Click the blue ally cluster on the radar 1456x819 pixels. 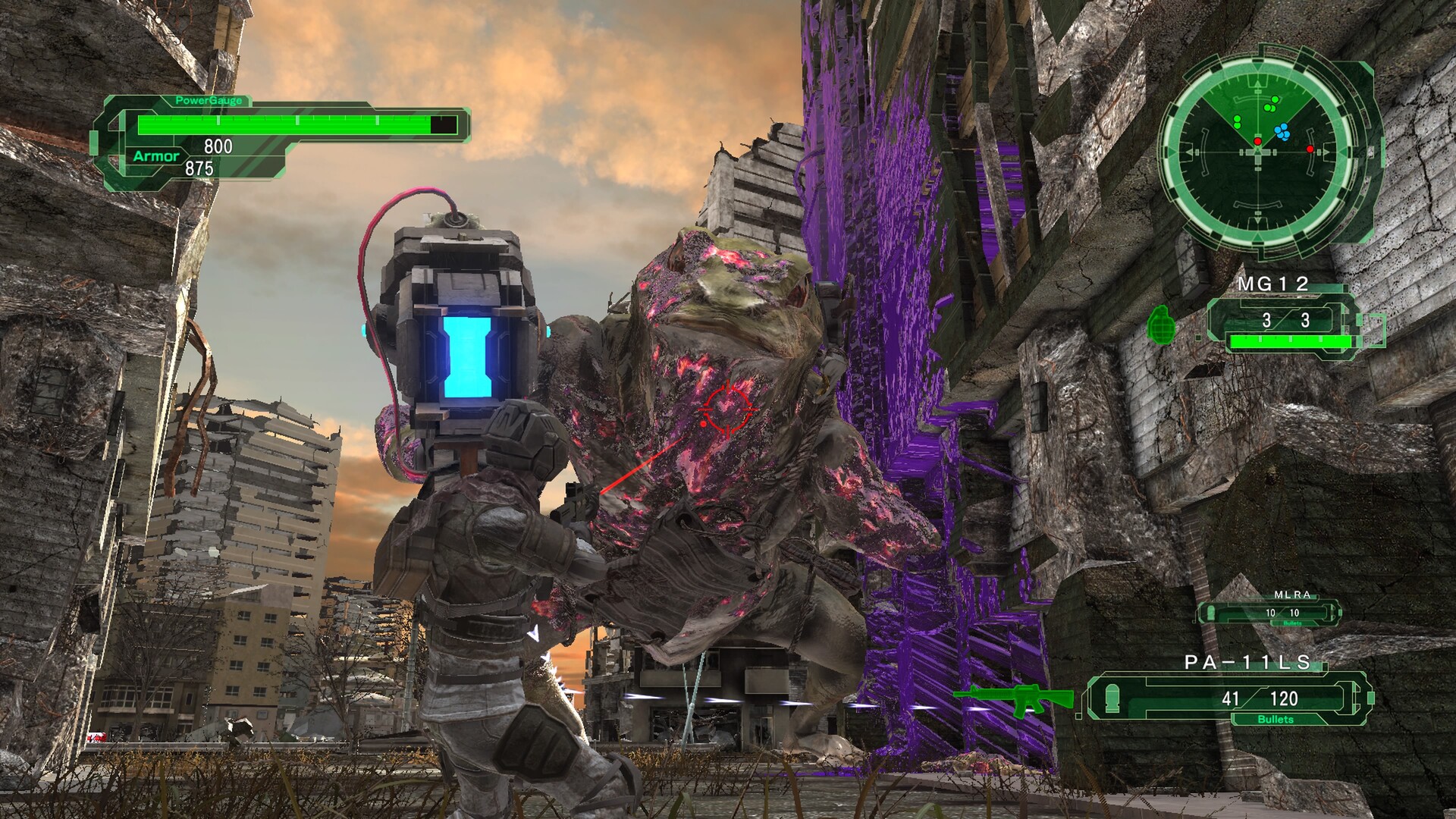click(1281, 133)
